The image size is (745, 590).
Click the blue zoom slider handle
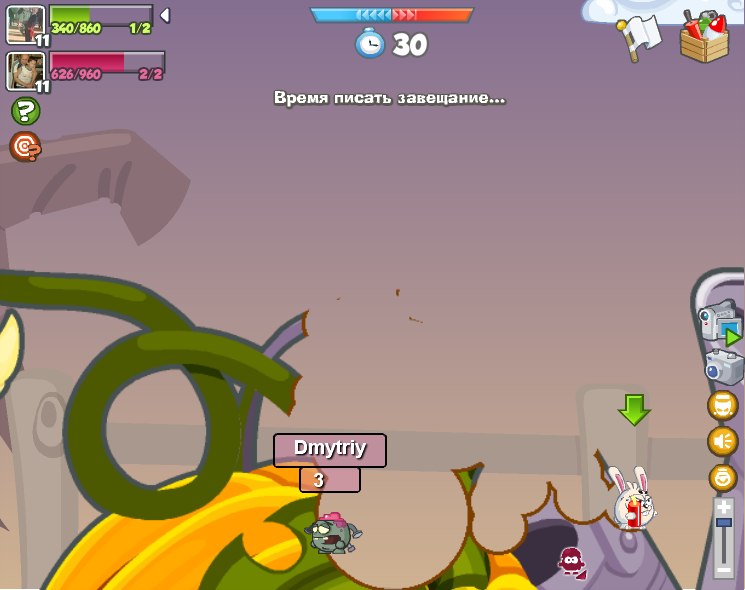[723, 523]
